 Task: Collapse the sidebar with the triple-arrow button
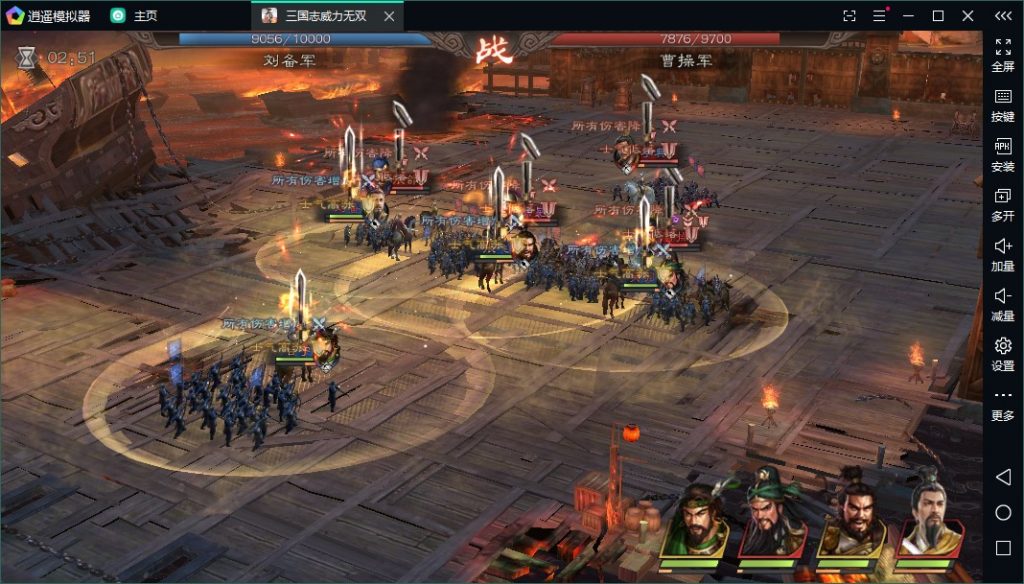click(x=1002, y=16)
